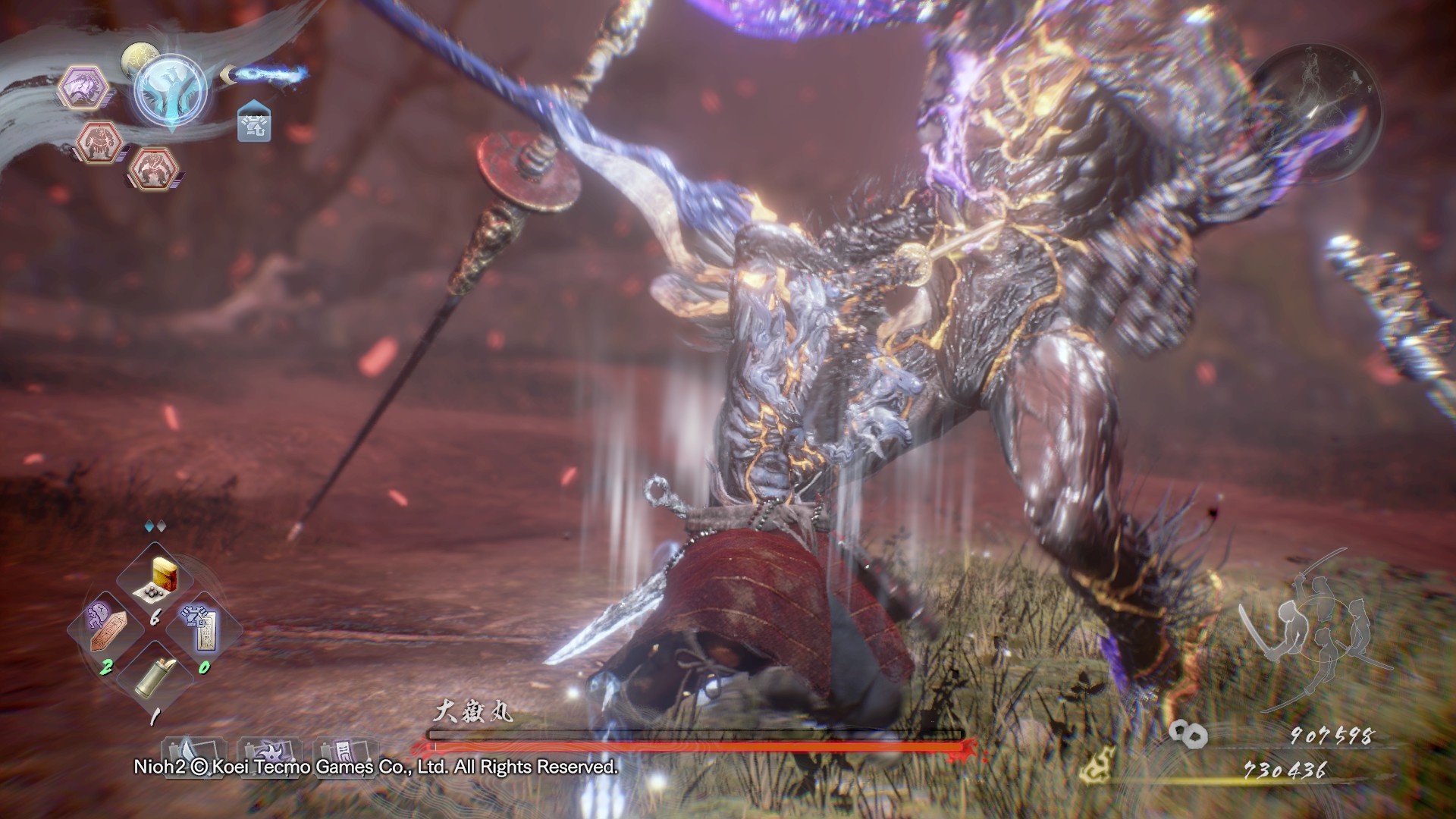Image resolution: width=1456 pixels, height=819 pixels.
Task: Use the blue armor paper talisman item
Action: point(201,626)
